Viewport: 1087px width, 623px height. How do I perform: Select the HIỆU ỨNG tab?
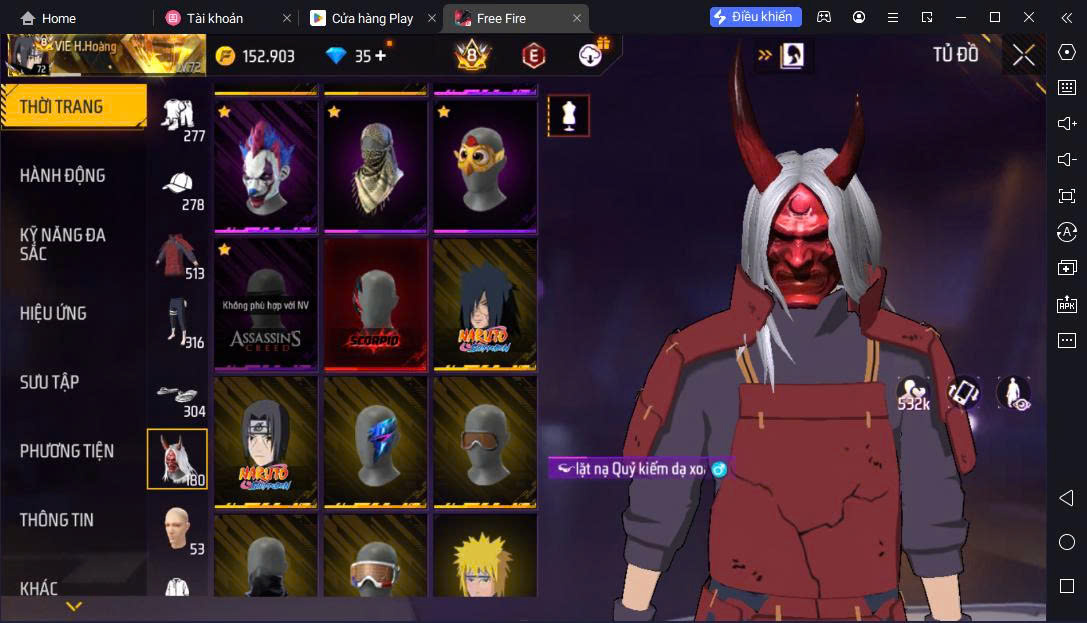(53, 313)
